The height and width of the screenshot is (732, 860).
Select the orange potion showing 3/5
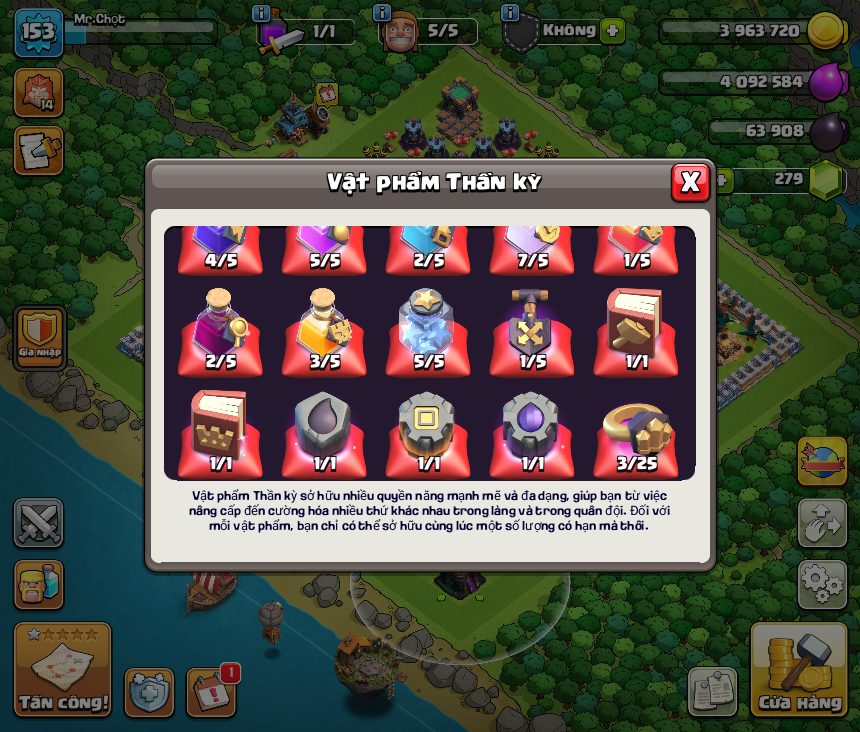point(323,325)
